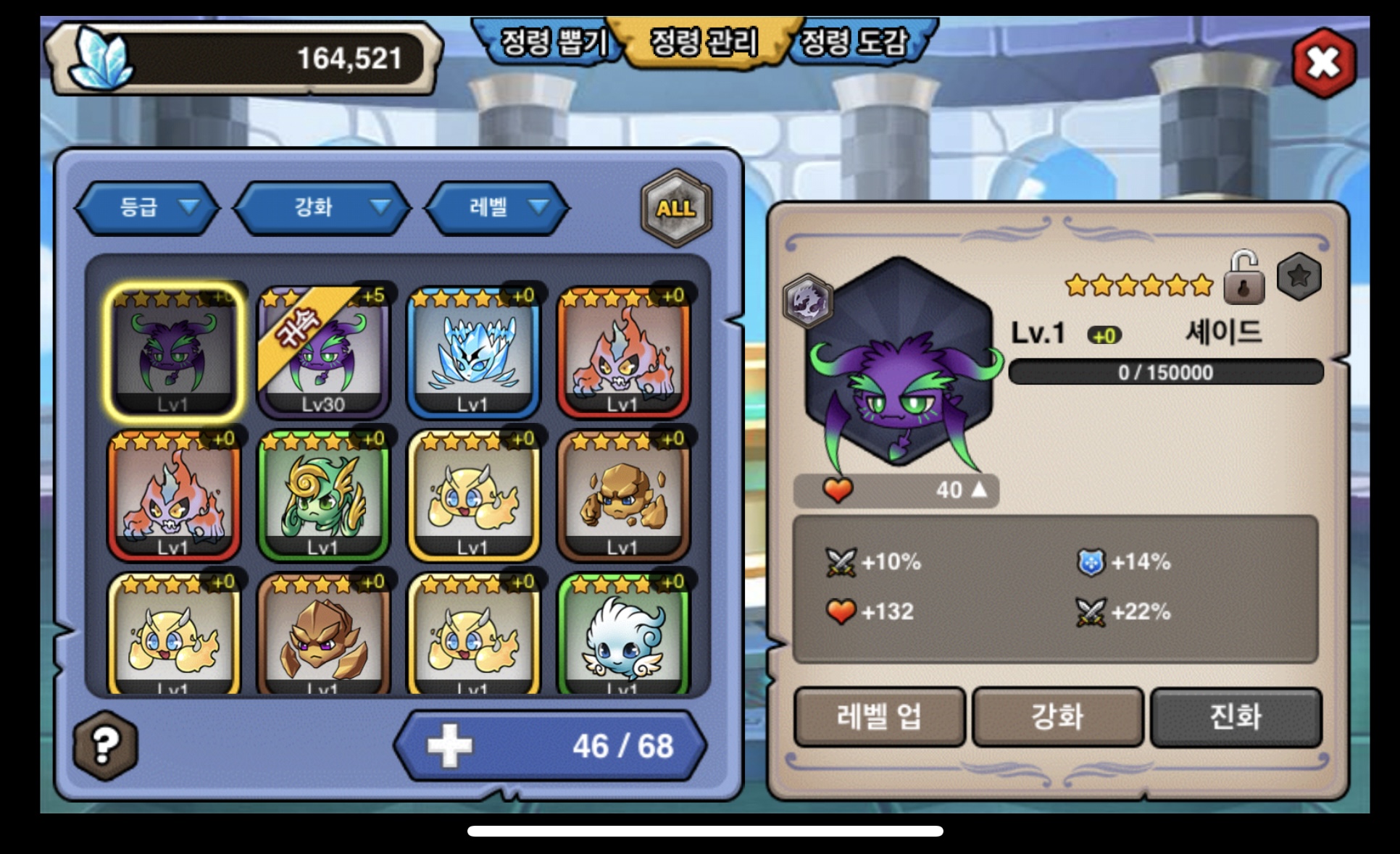Open the 등급 filter dropdown
Image resolution: width=1400 pixels, height=854 pixels.
(148, 208)
